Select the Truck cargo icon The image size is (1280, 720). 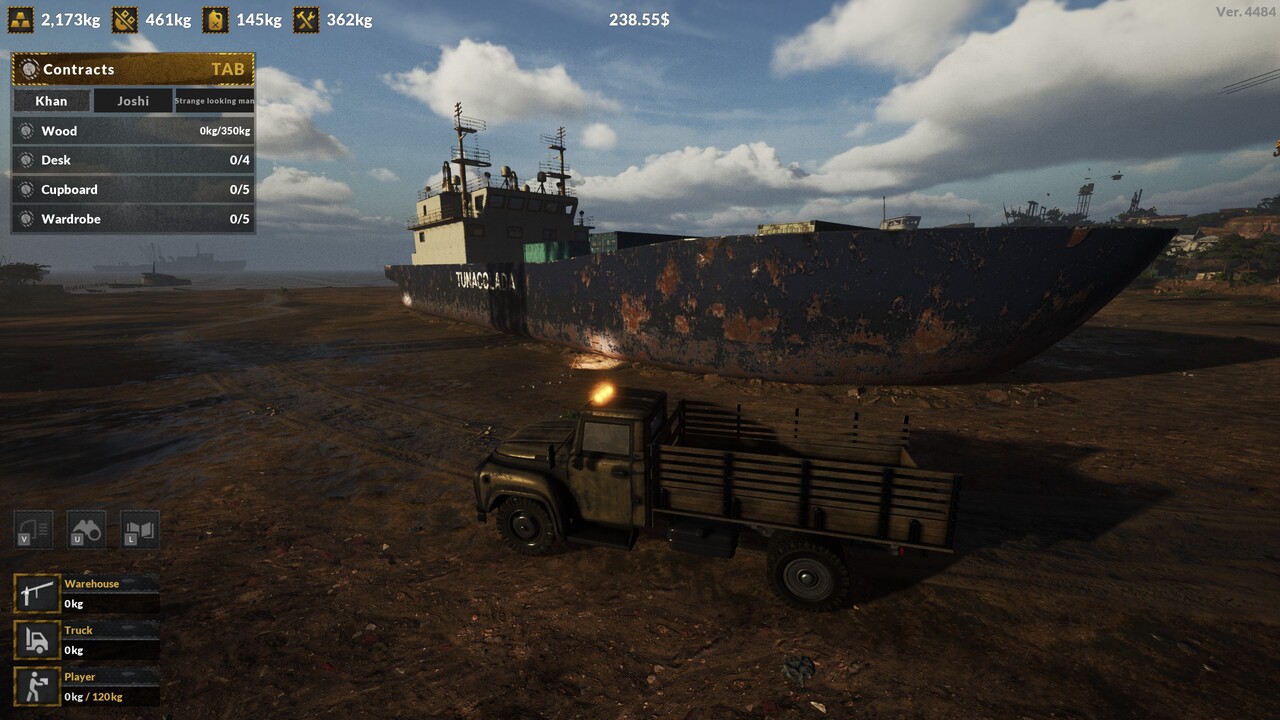tap(37, 640)
